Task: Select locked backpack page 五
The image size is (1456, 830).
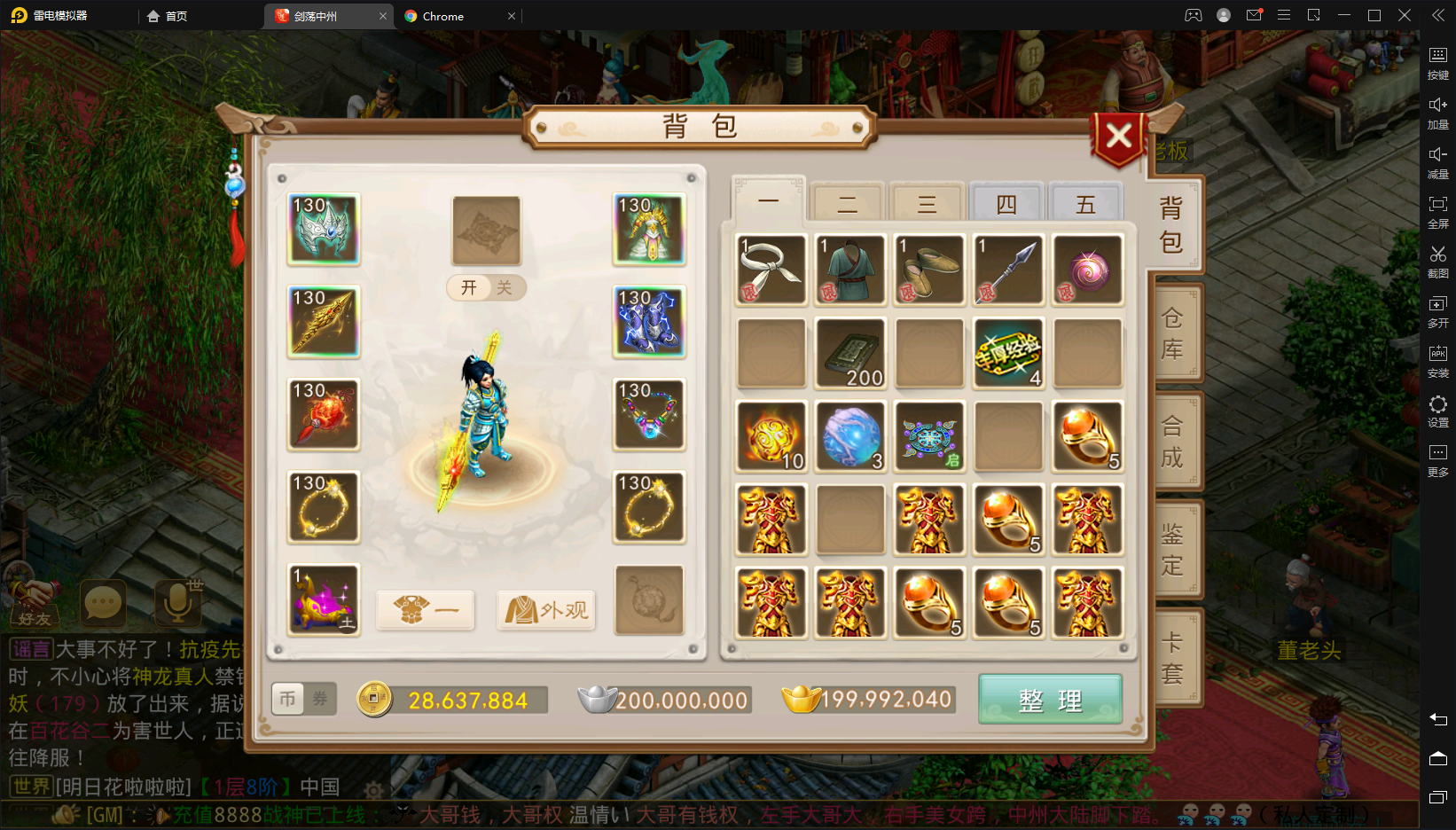Action: [x=1085, y=205]
